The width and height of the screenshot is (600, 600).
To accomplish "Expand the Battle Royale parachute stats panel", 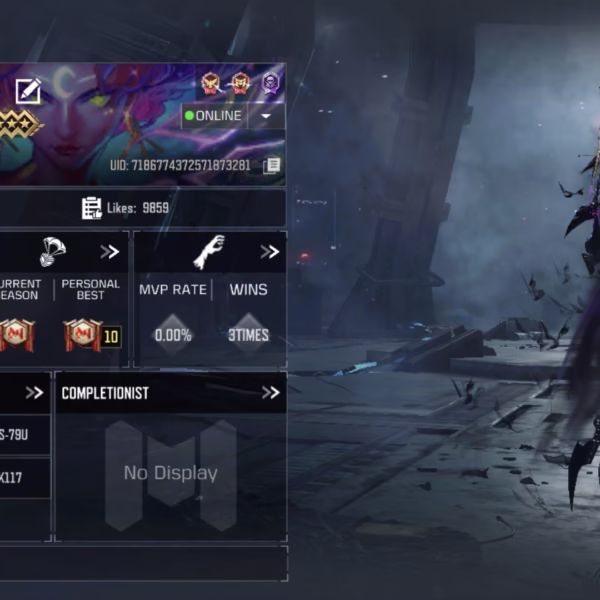I will point(109,252).
